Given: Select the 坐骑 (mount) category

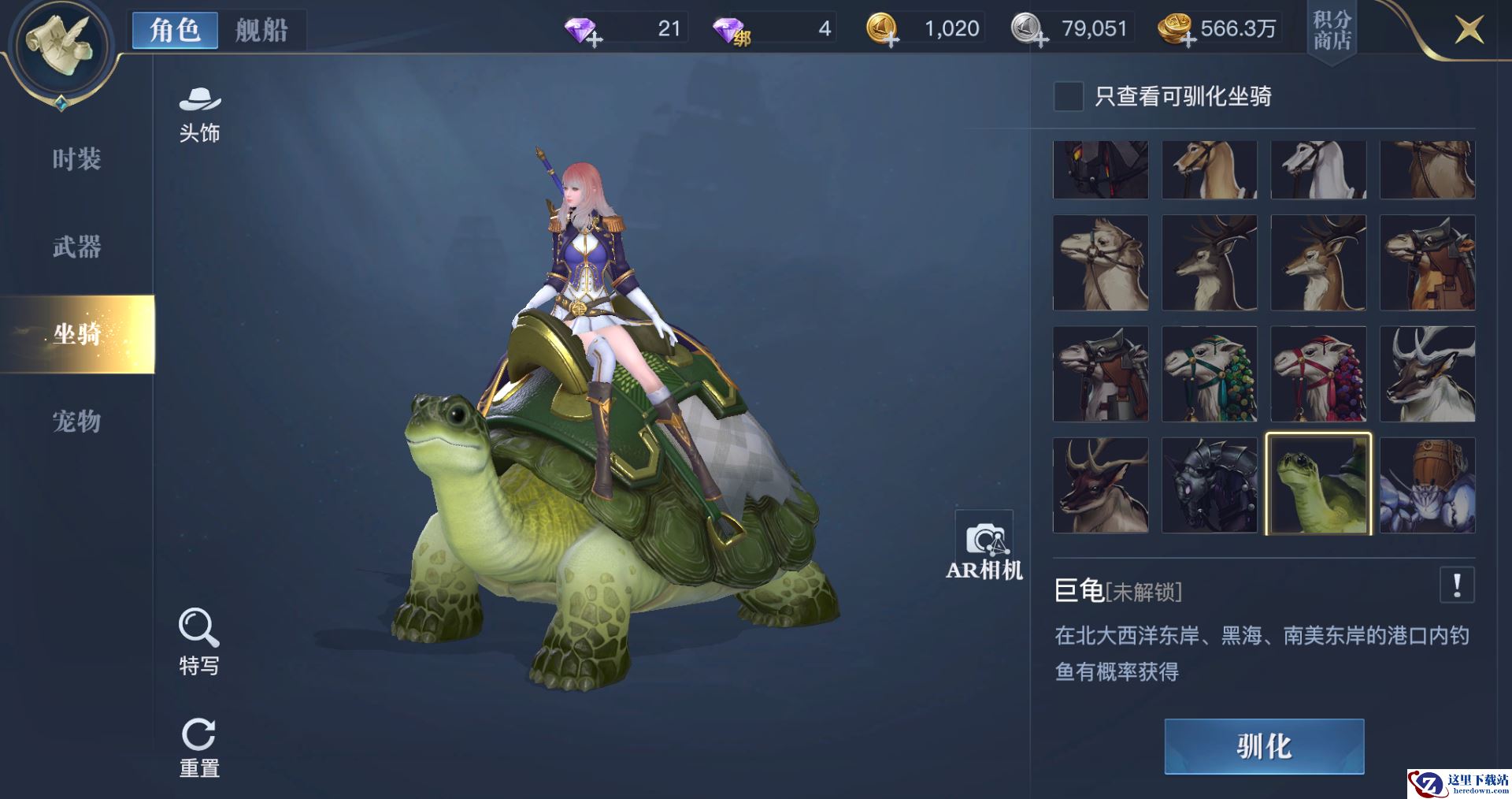Looking at the screenshot, I should pyautogui.click(x=76, y=334).
